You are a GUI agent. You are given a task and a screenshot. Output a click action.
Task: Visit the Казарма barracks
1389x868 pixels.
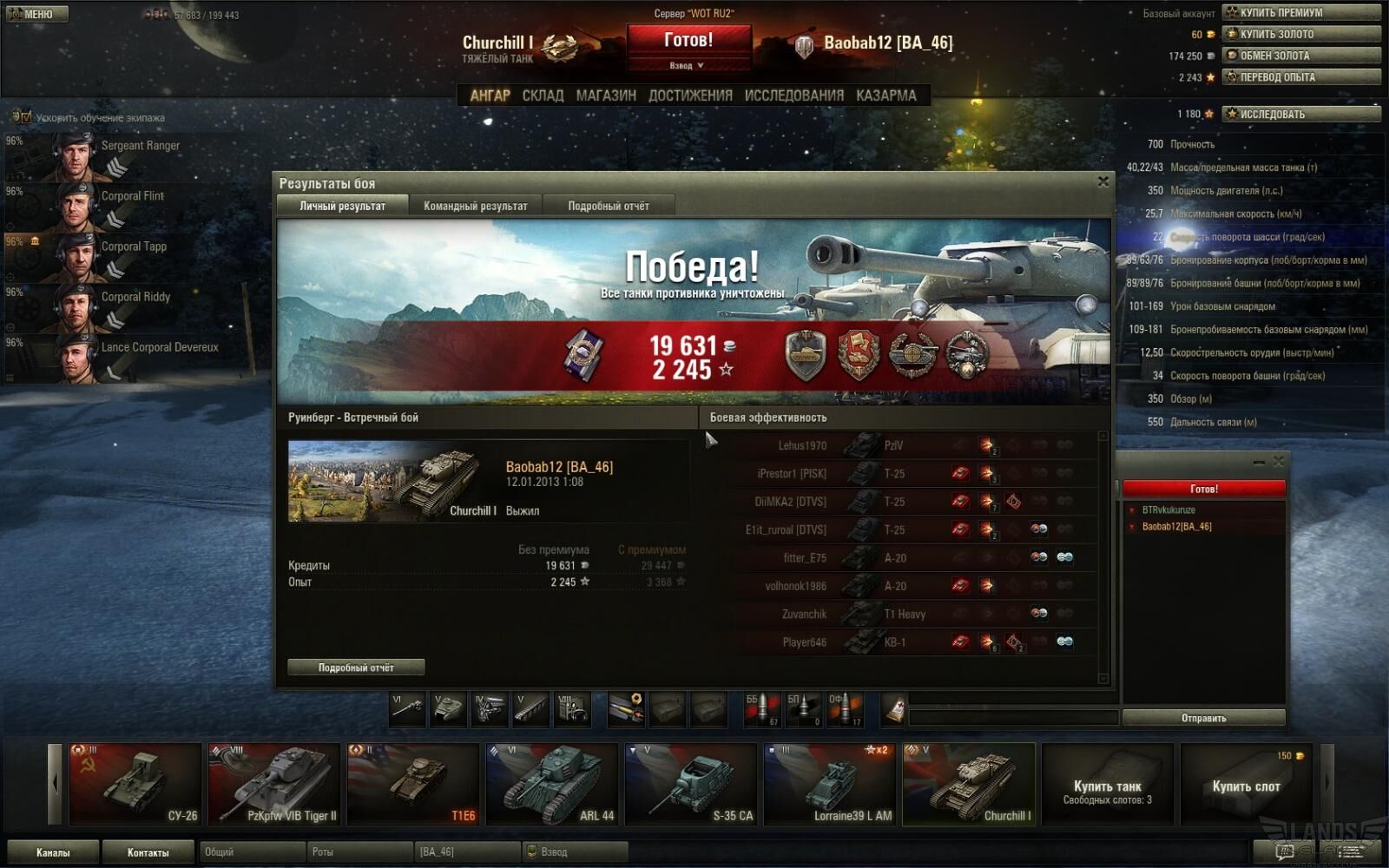coord(885,95)
